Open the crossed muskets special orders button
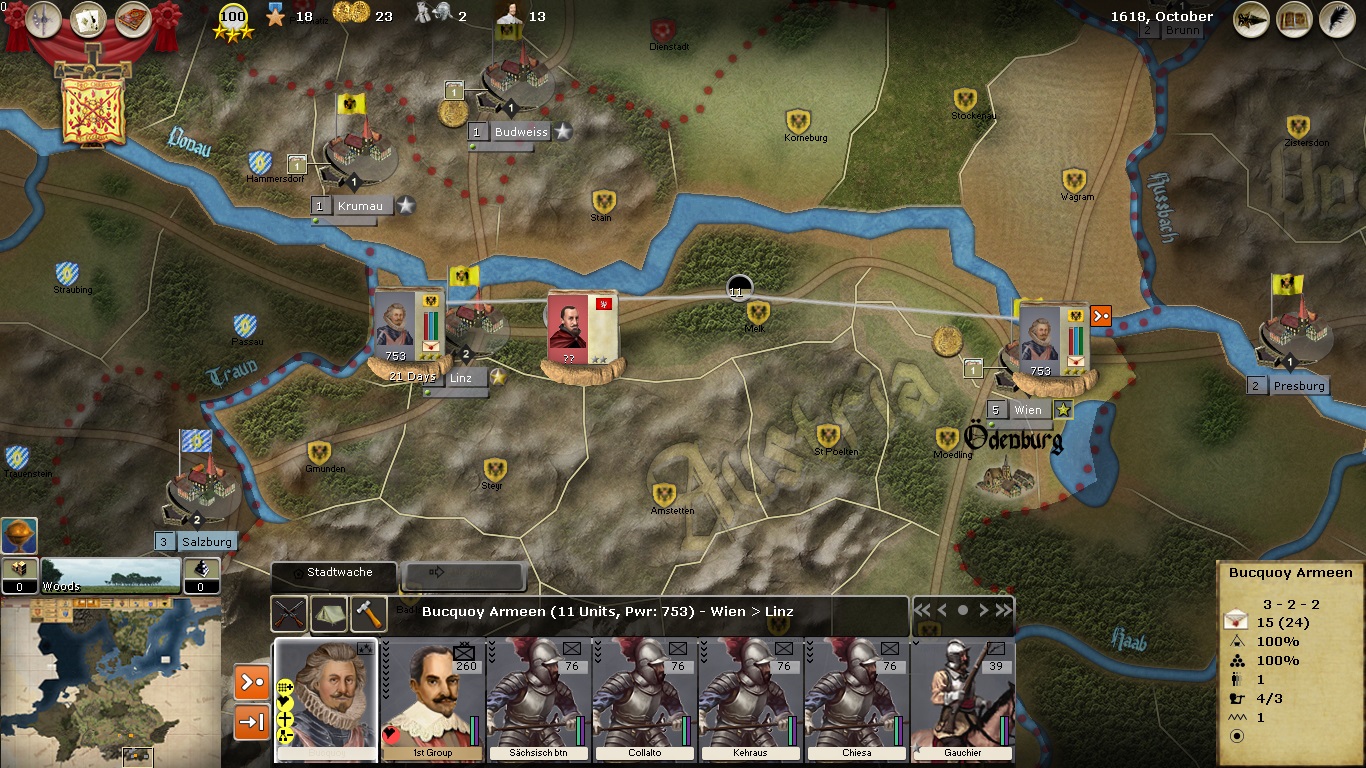 pyautogui.click(x=290, y=613)
